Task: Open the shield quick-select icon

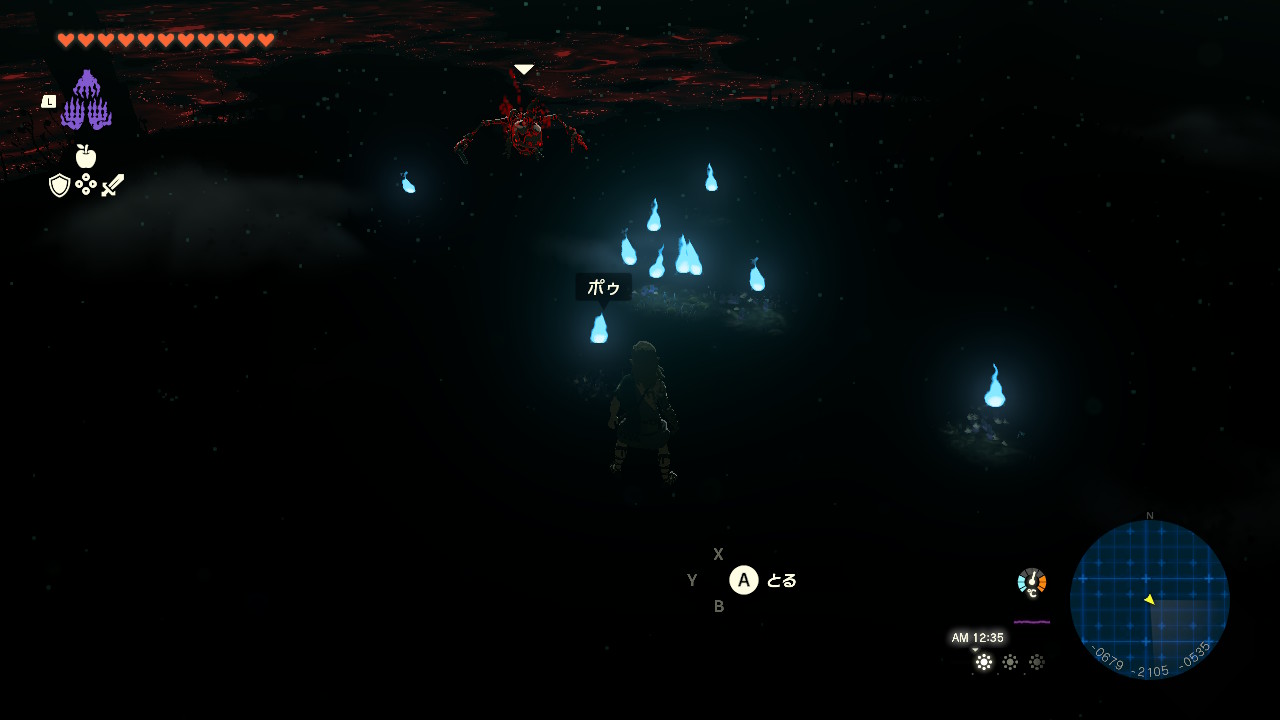Action: pos(60,185)
